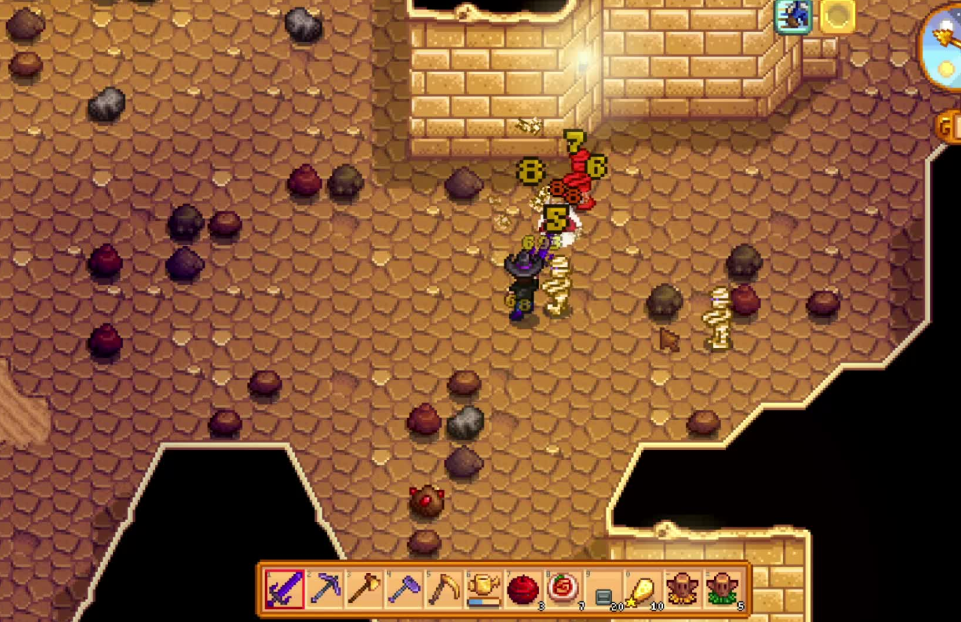Select the round red item stack of 3
This screenshot has height=622, width=961.
[523, 590]
